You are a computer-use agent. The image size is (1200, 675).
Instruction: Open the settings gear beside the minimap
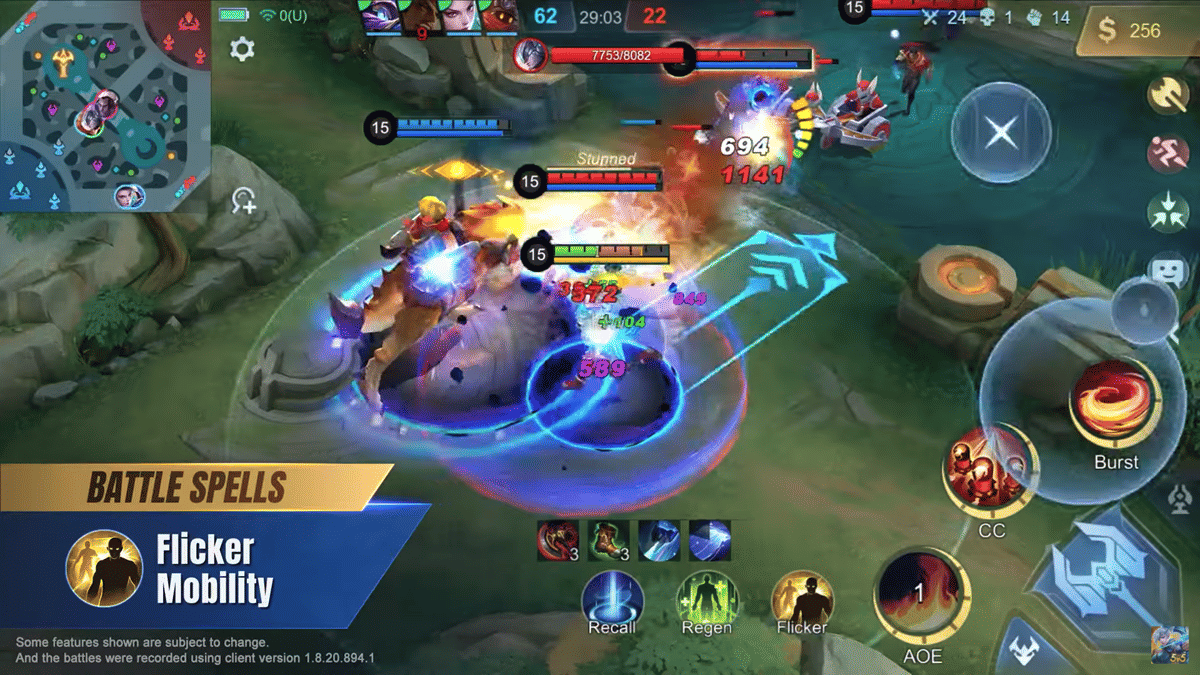pyautogui.click(x=242, y=49)
